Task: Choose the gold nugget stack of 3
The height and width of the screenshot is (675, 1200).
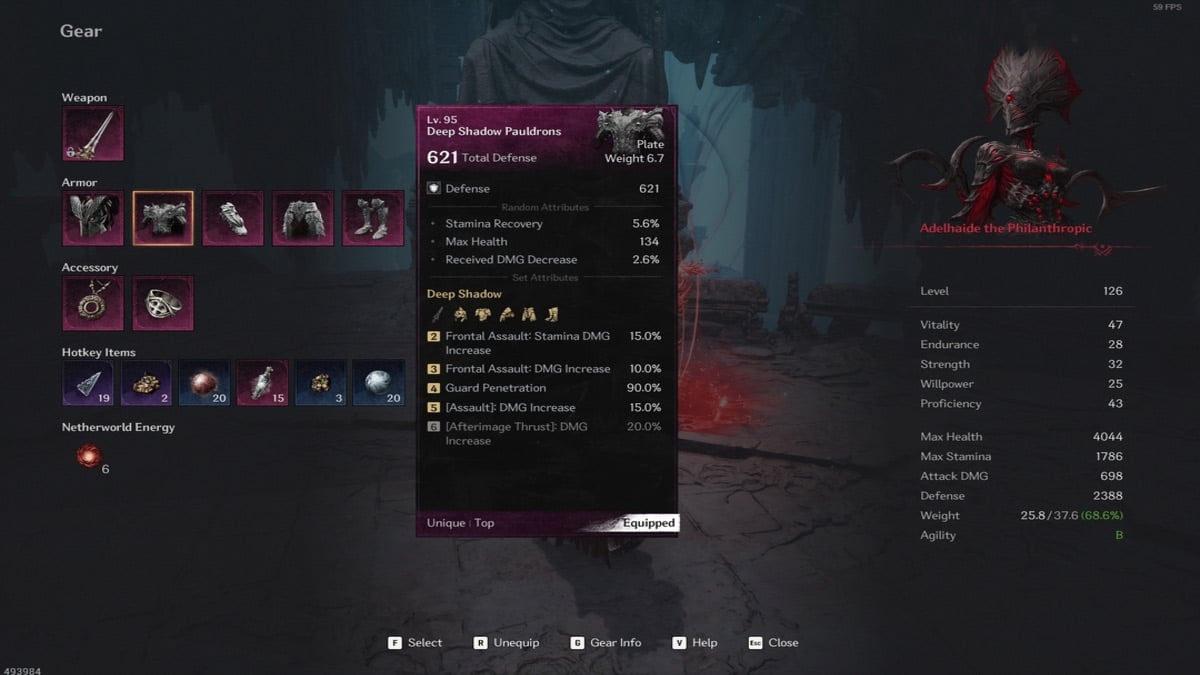Action: click(x=321, y=383)
